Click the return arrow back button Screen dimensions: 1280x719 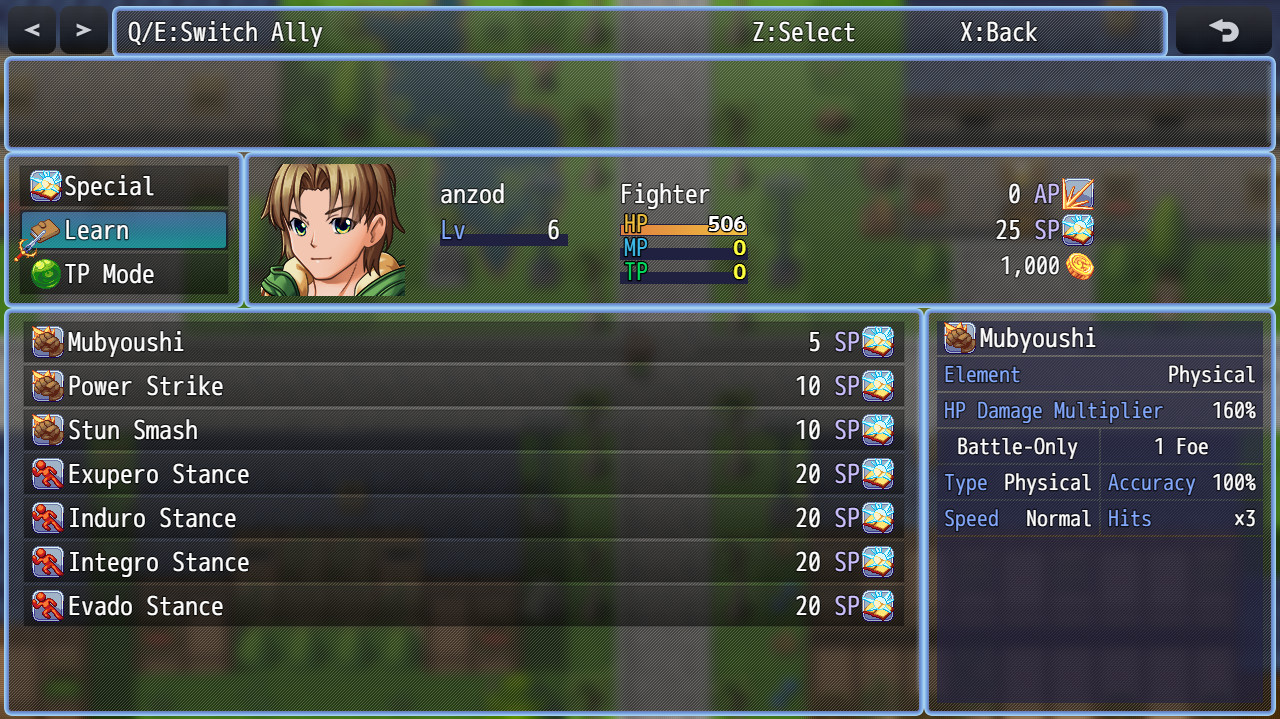click(x=1223, y=31)
